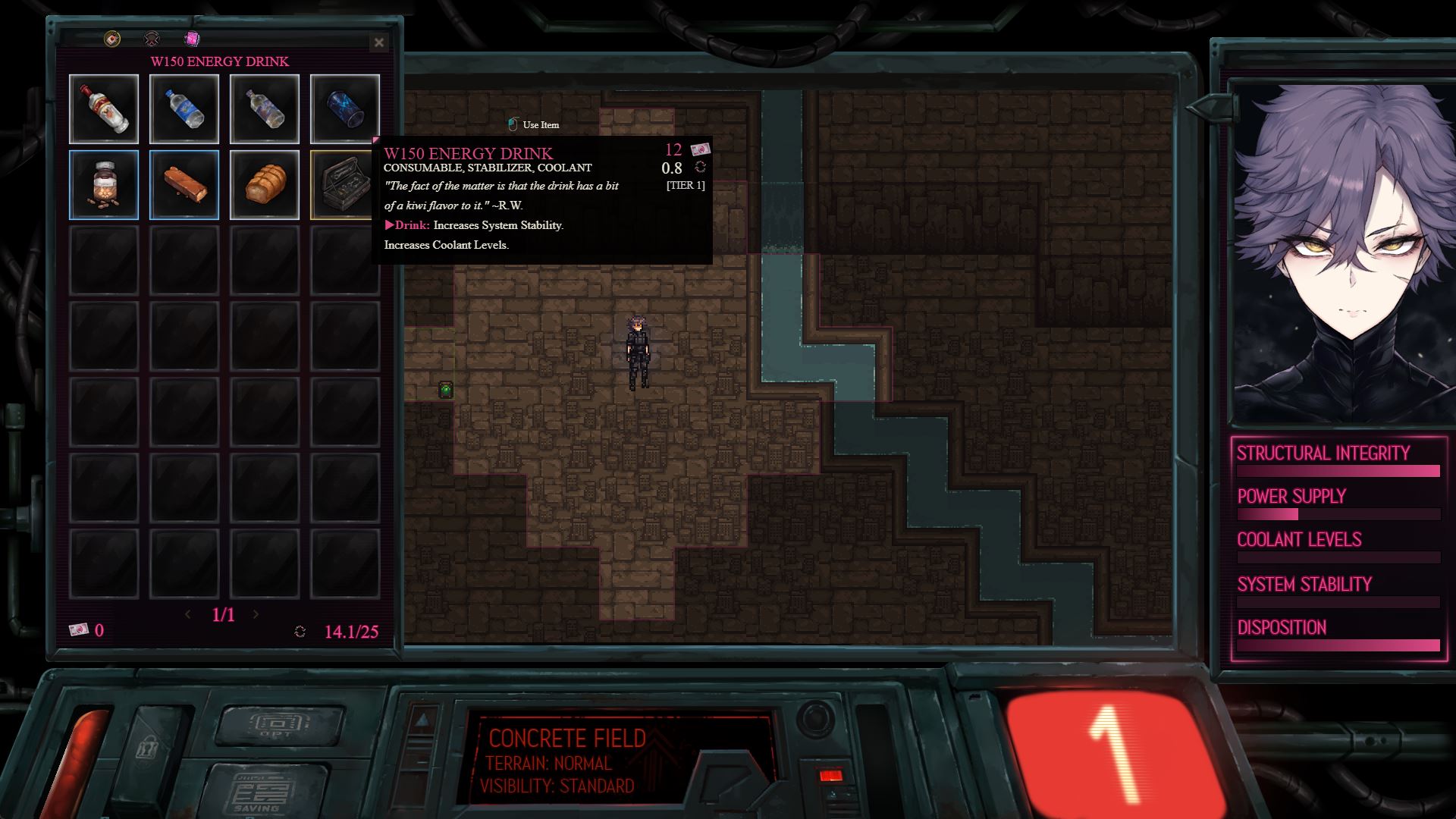Screen dimensions: 1456x819
Task: Choose the bread loaf slot
Action: click(x=265, y=185)
